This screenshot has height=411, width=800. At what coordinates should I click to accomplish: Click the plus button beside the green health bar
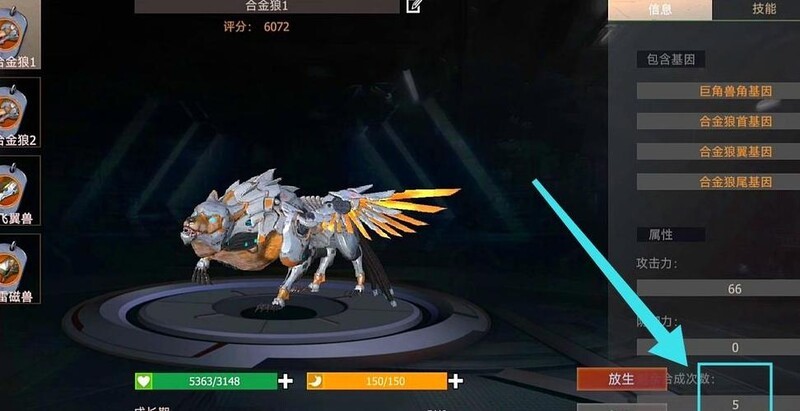coord(286,381)
